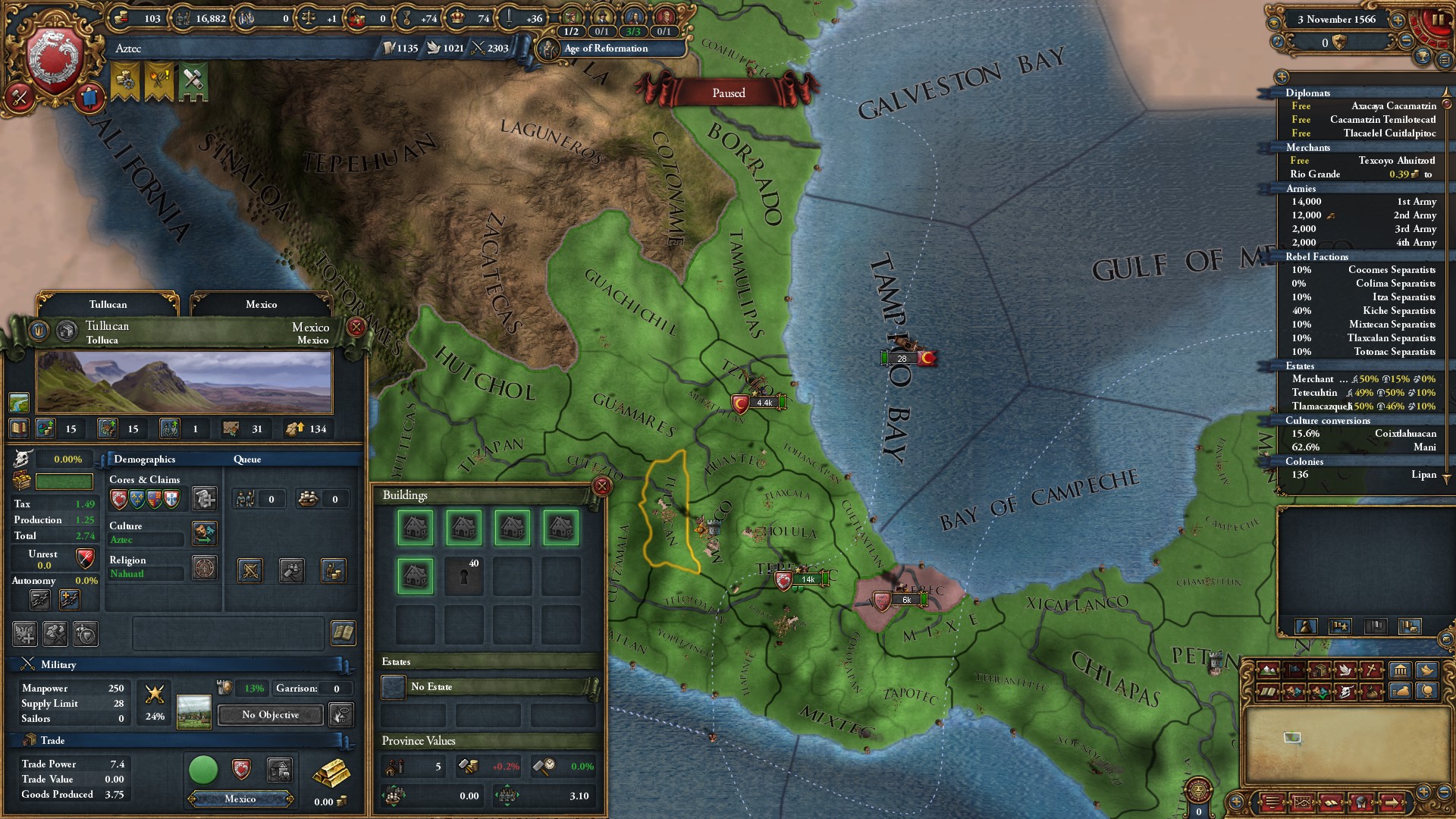Toggle increase local autonomy

pyautogui.click(x=69, y=600)
